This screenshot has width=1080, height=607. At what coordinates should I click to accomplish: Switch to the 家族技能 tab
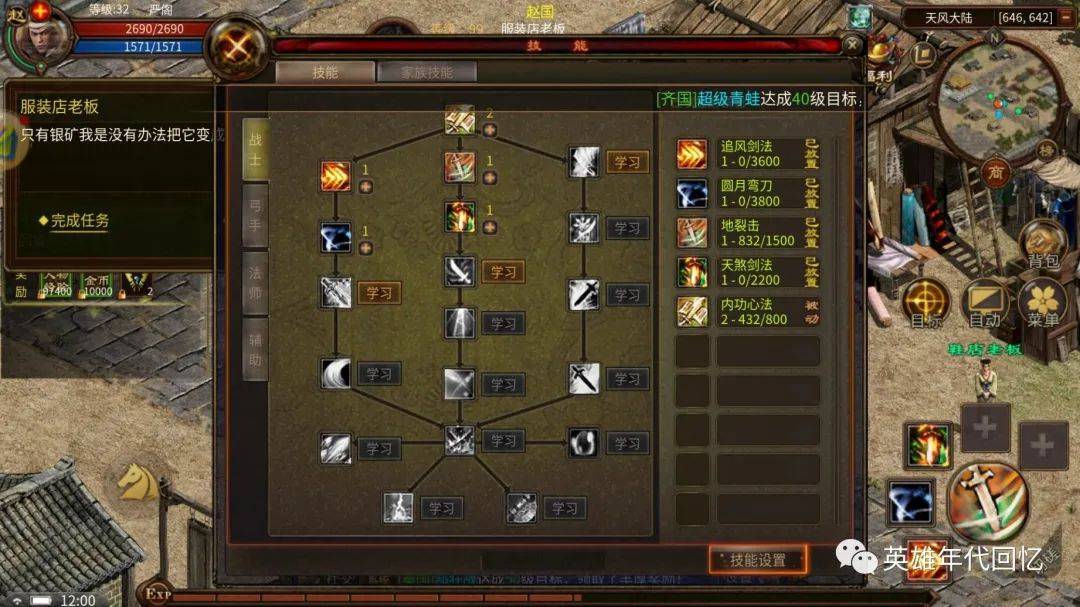coord(426,72)
